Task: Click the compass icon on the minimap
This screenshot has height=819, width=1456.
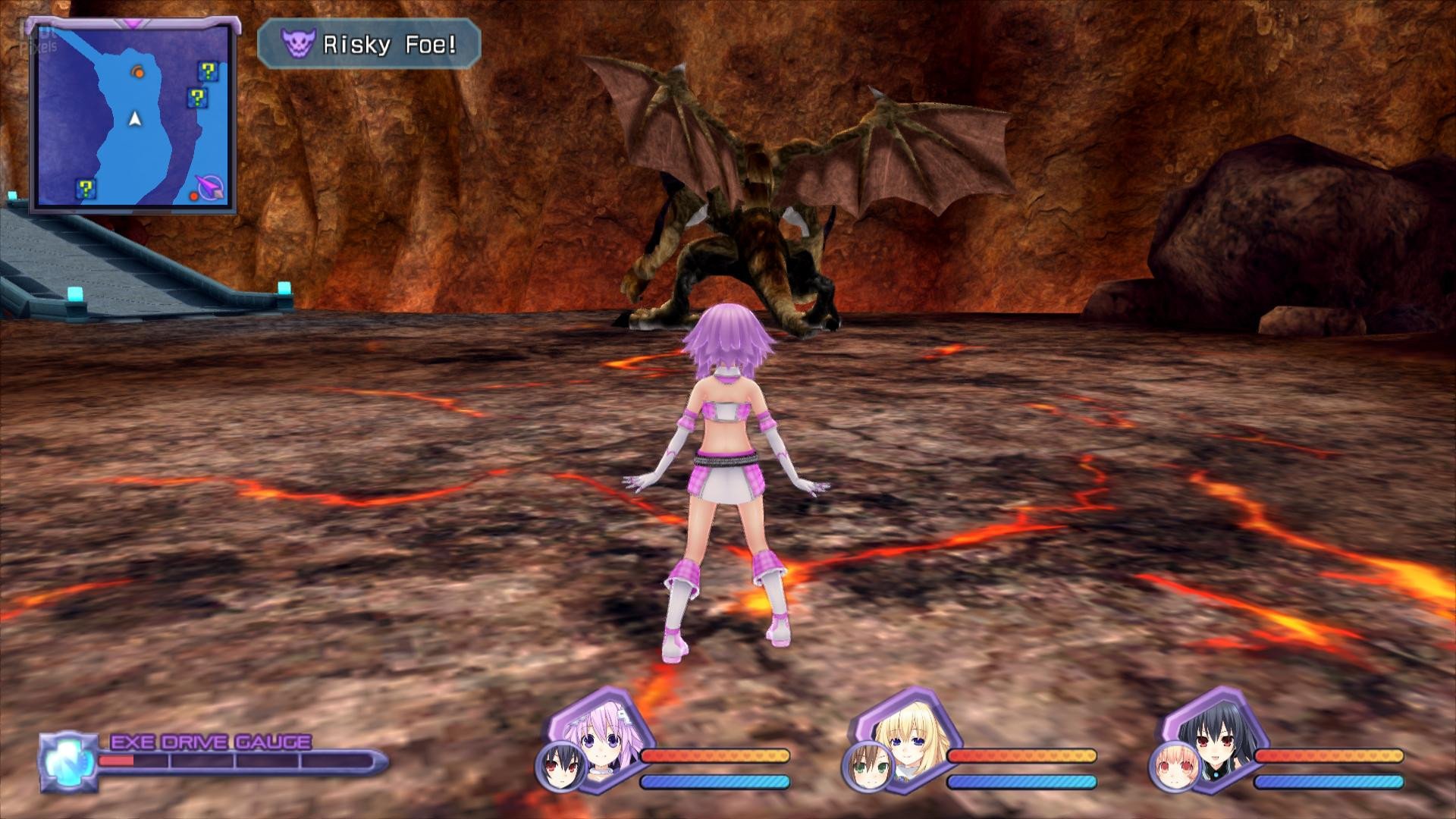Action: [x=210, y=187]
